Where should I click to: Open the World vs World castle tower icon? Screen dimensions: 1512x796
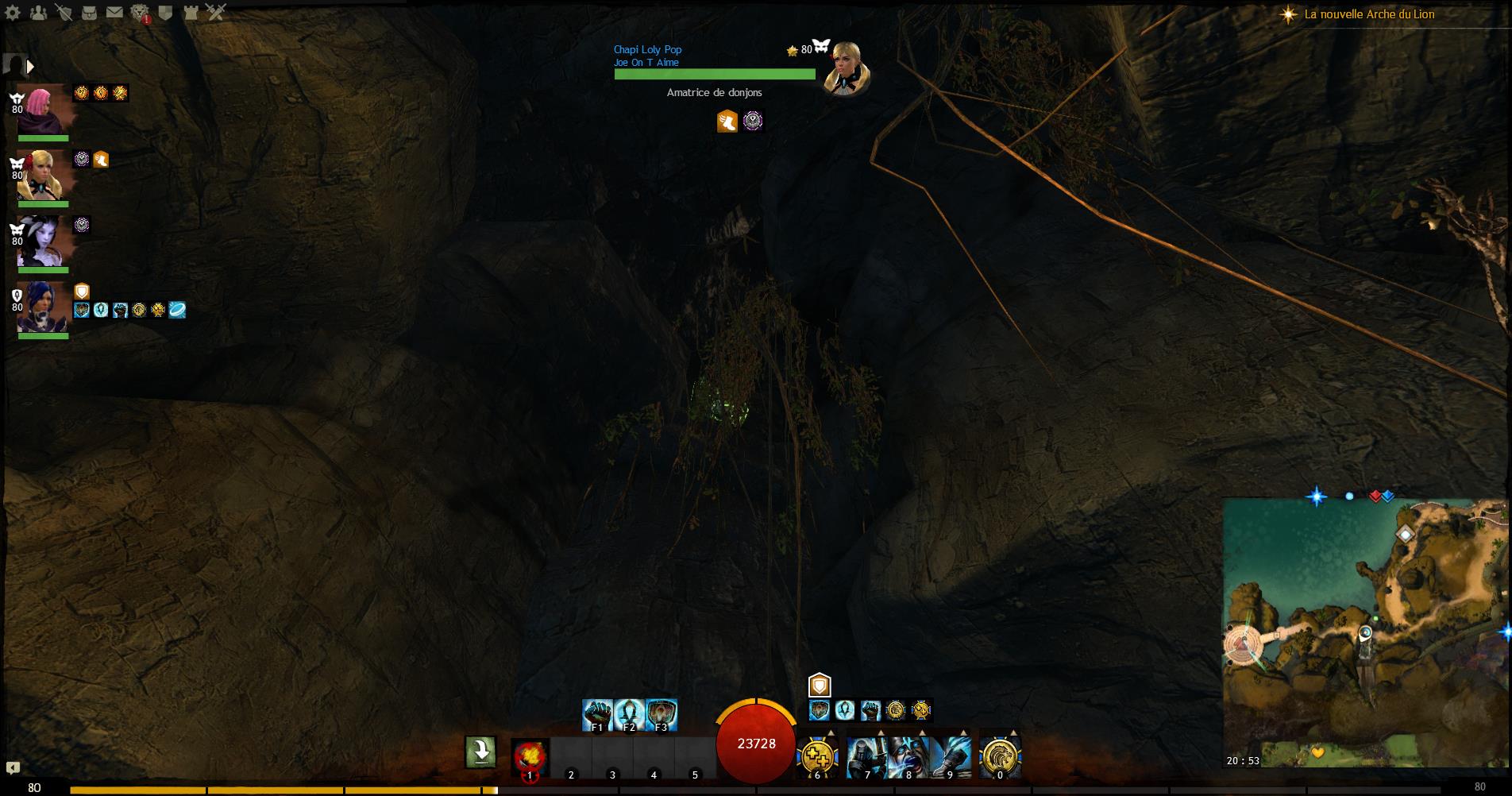point(191,12)
